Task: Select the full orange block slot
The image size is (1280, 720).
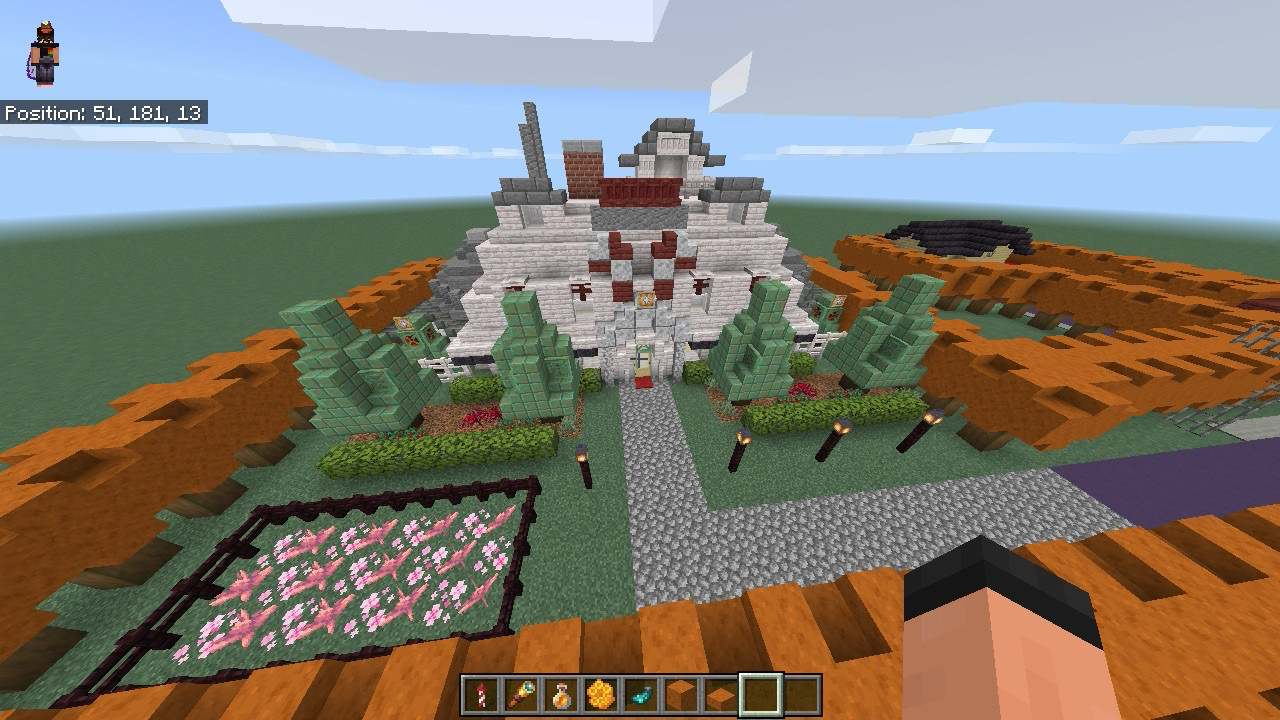Action: coord(680,695)
